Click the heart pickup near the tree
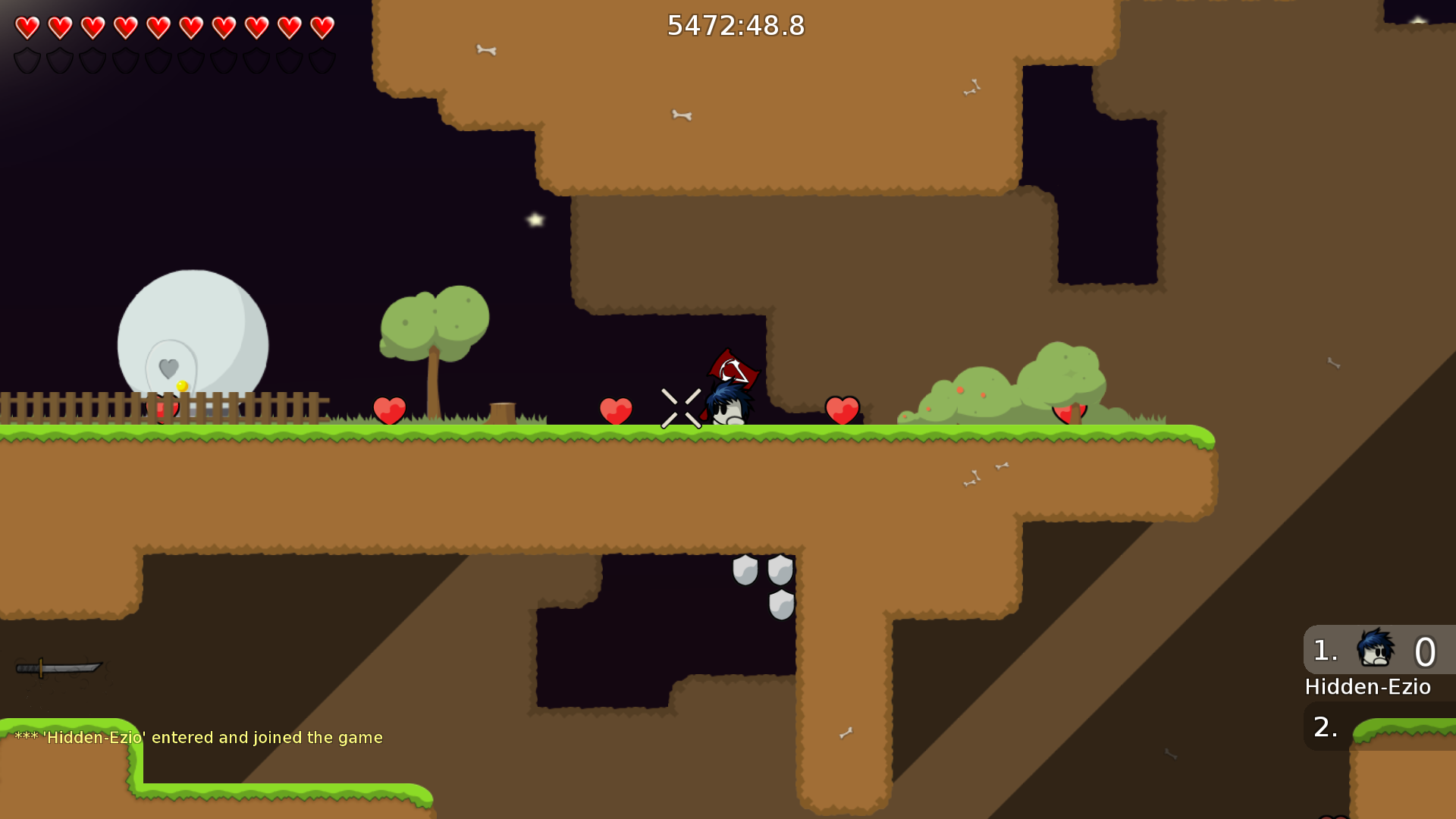This screenshot has height=819, width=1456. [x=390, y=409]
